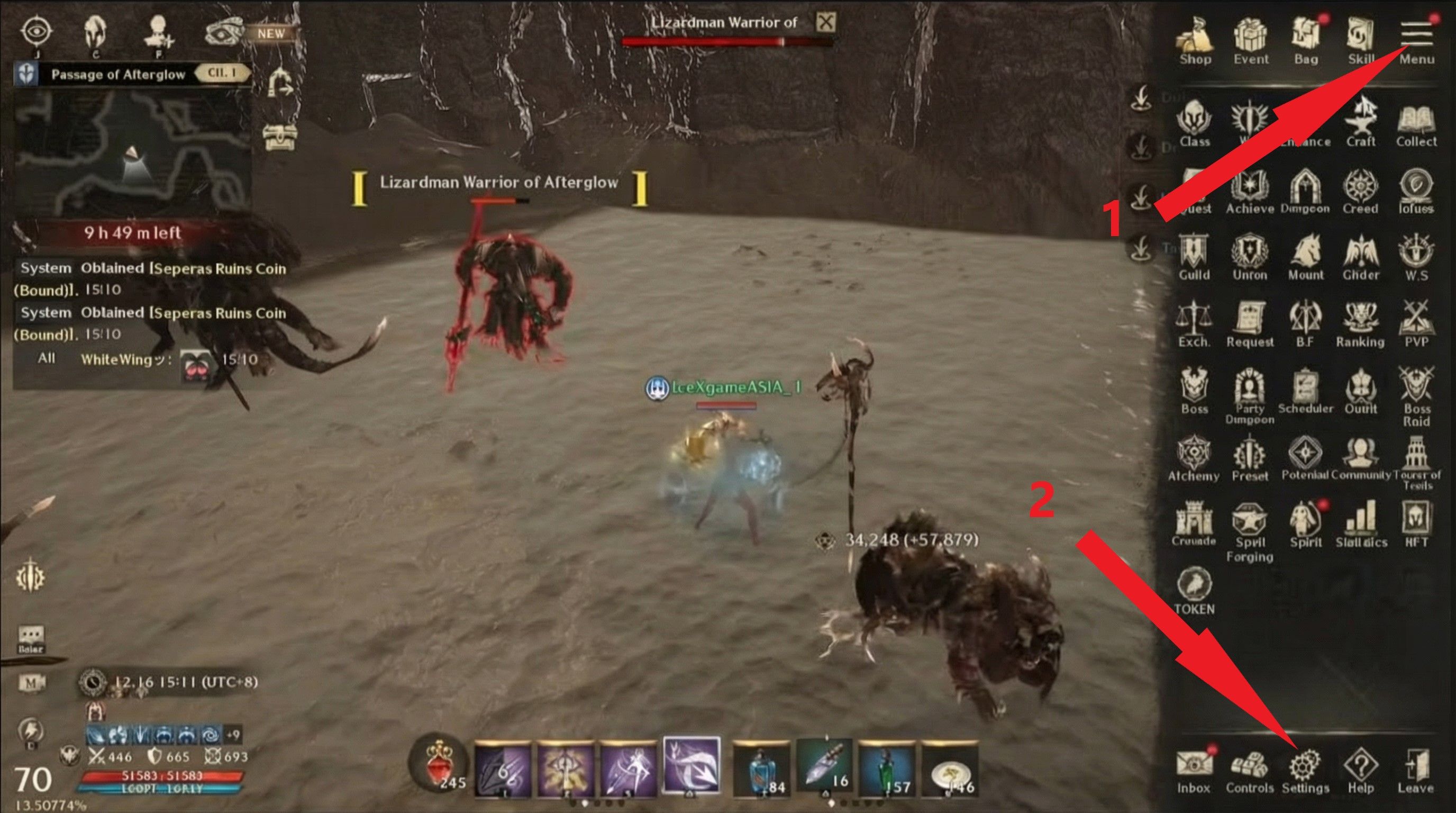Image resolution: width=1456 pixels, height=813 pixels.
Task: Collapse the side menu with the Menu hamburger
Action: tap(1417, 35)
